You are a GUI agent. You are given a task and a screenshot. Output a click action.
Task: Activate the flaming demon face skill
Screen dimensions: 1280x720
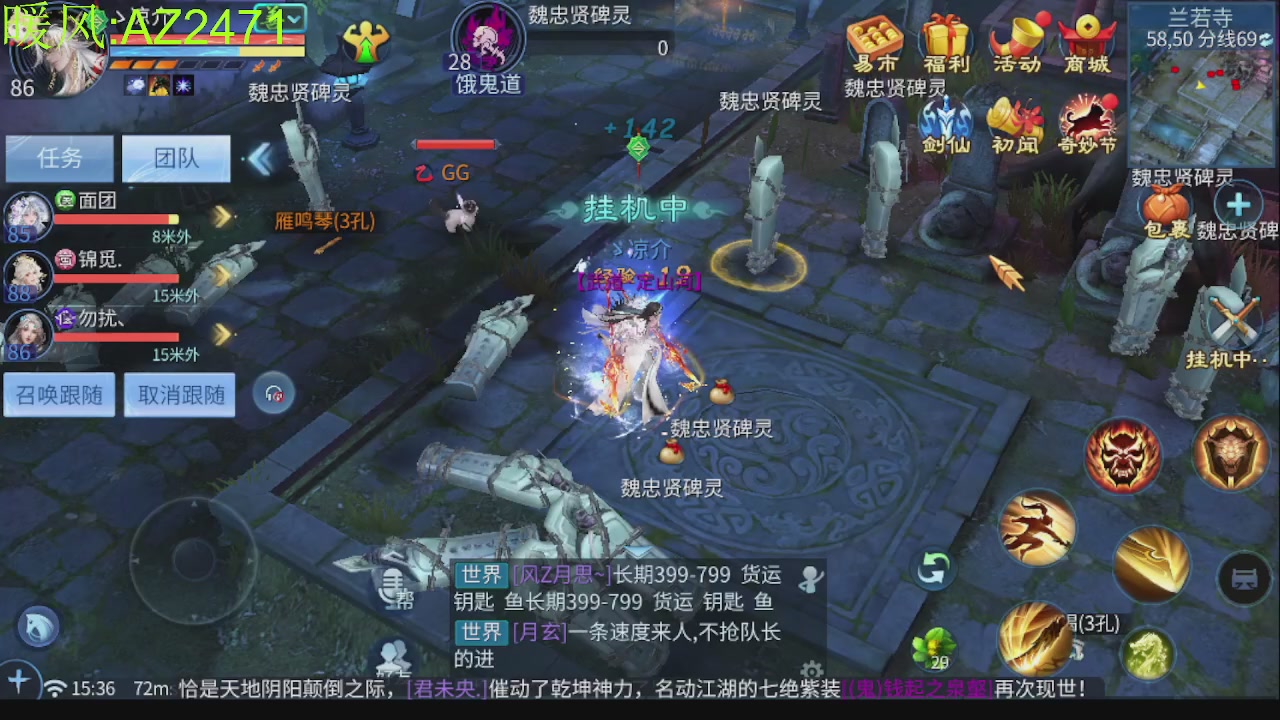(1122, 455)
